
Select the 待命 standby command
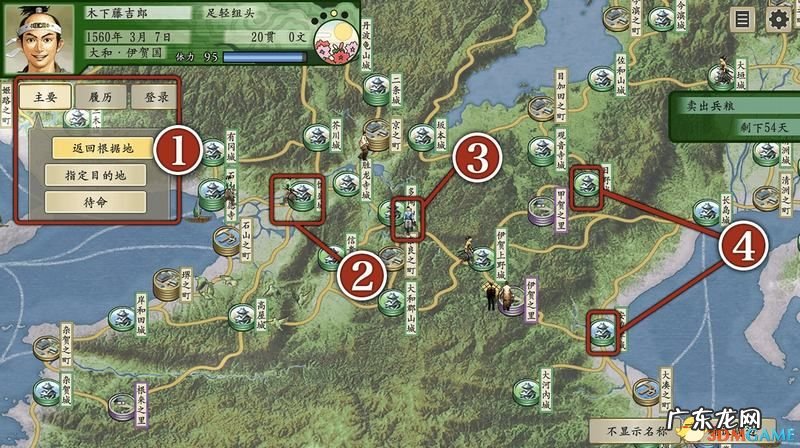[x=96, y=201]
